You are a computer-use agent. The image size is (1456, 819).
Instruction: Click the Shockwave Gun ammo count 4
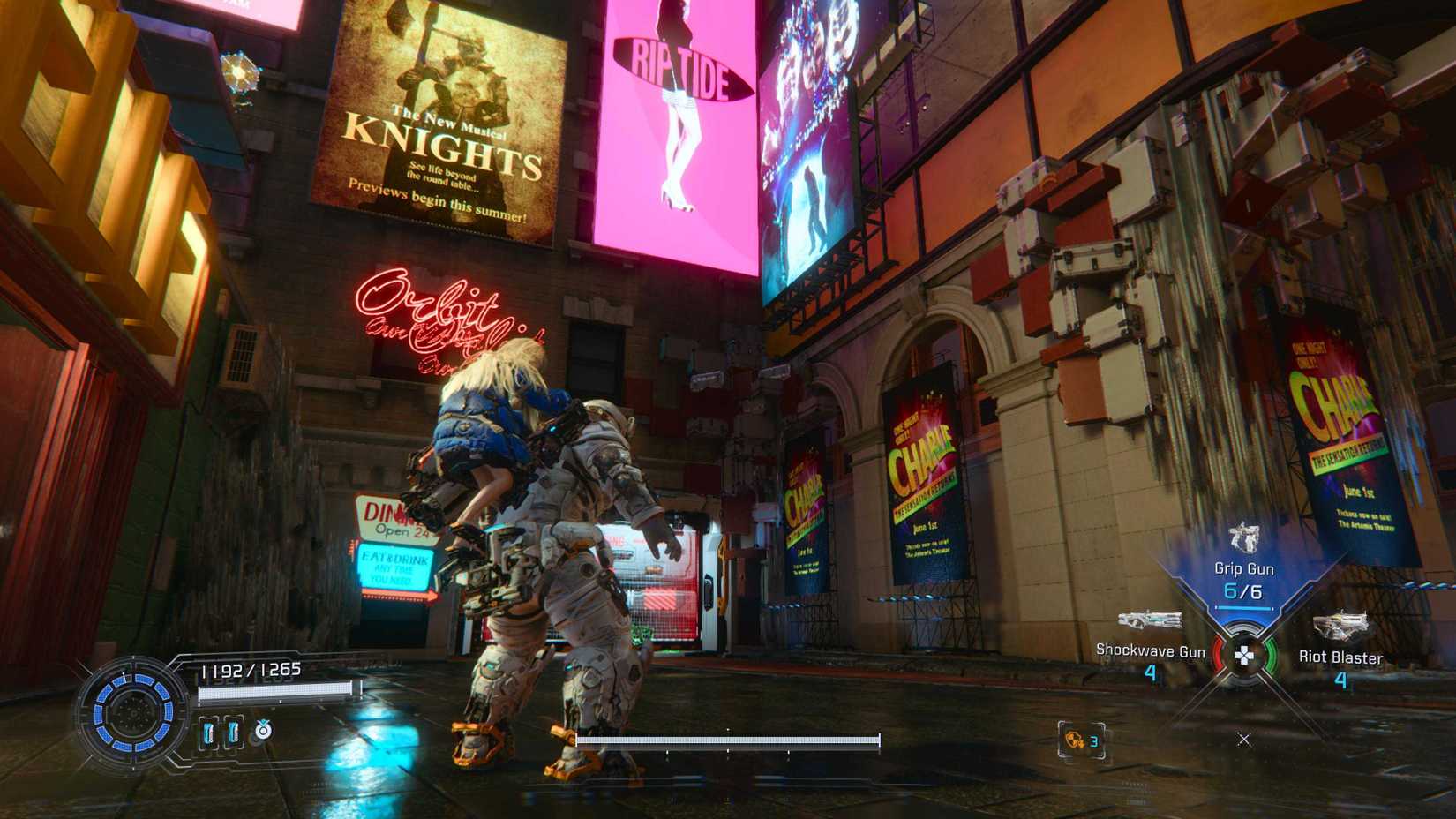click(1151, 674)
